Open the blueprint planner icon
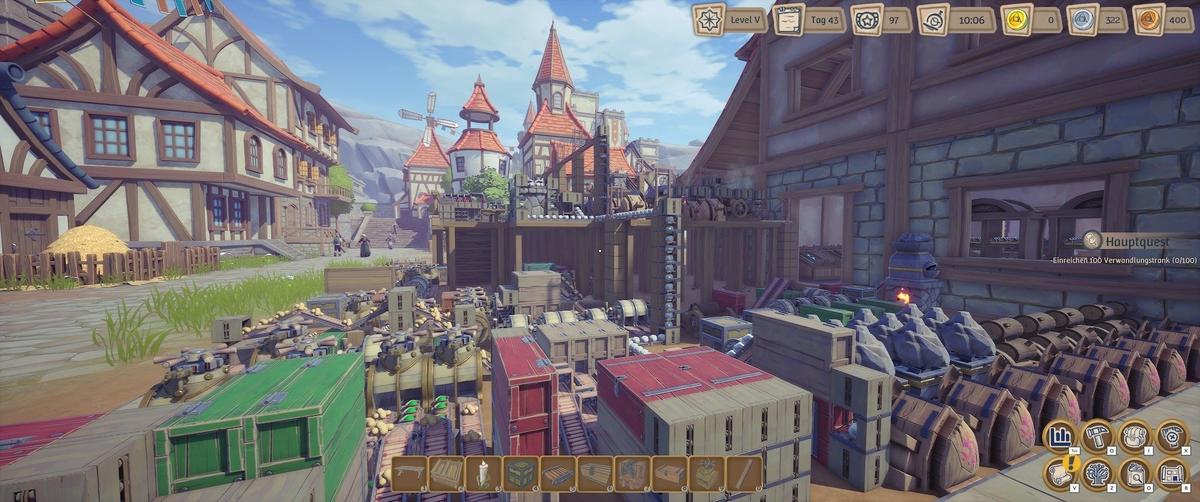The height and width of the screenshot is (502, 1200). pos(1171,472)
